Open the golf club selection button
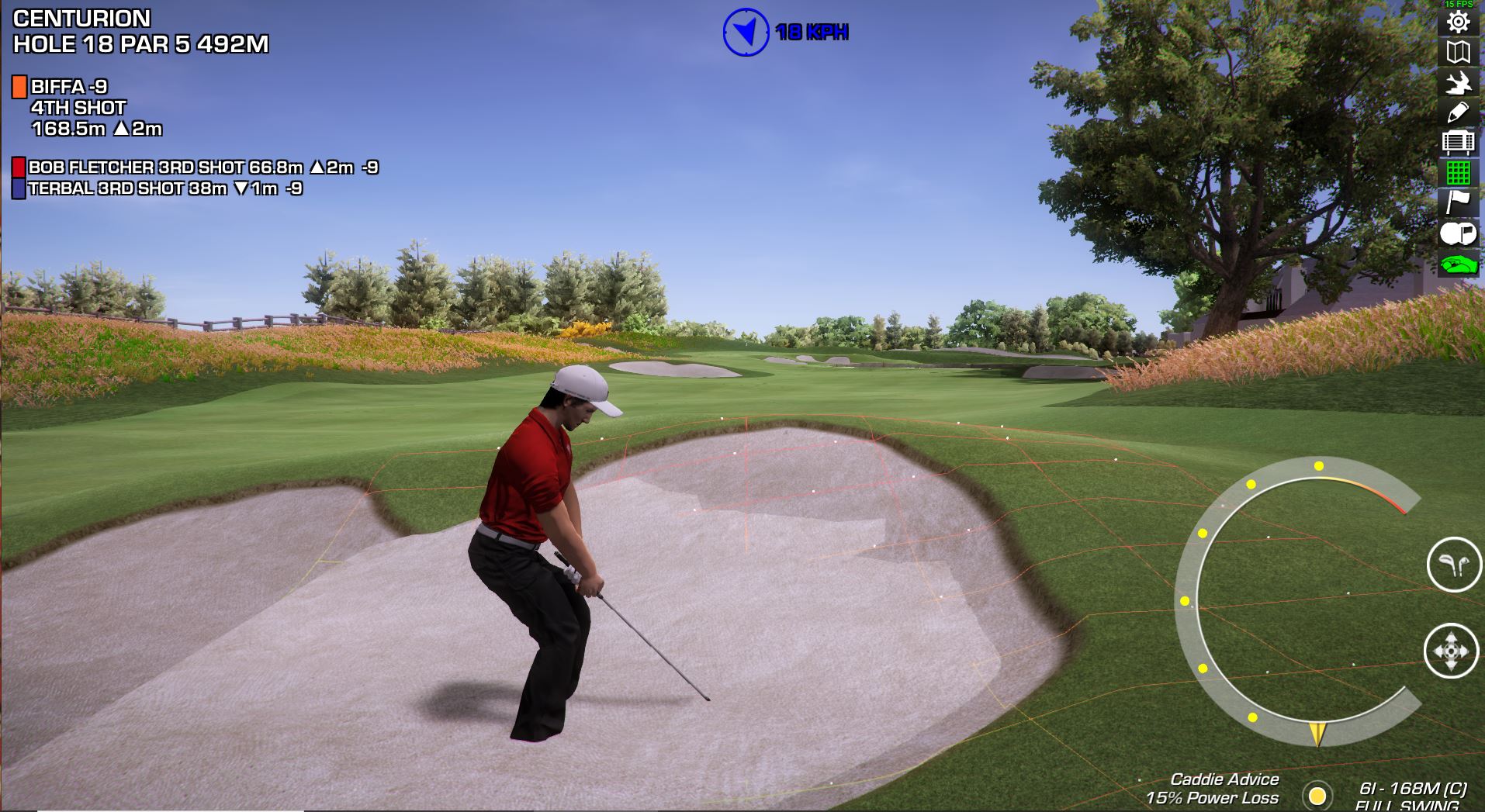This screenshot has width=1485, height=812. point(1453,565)
